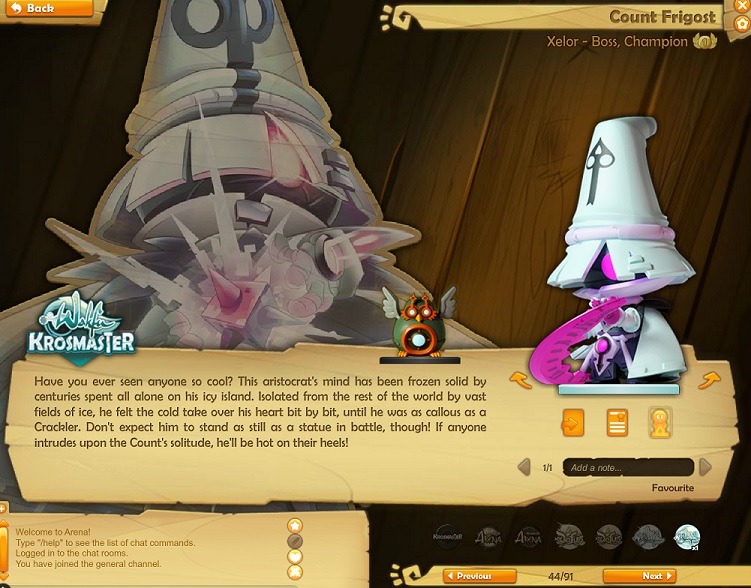
Task: Mark Count Frigost as Favourite
Action: [672, 488]
